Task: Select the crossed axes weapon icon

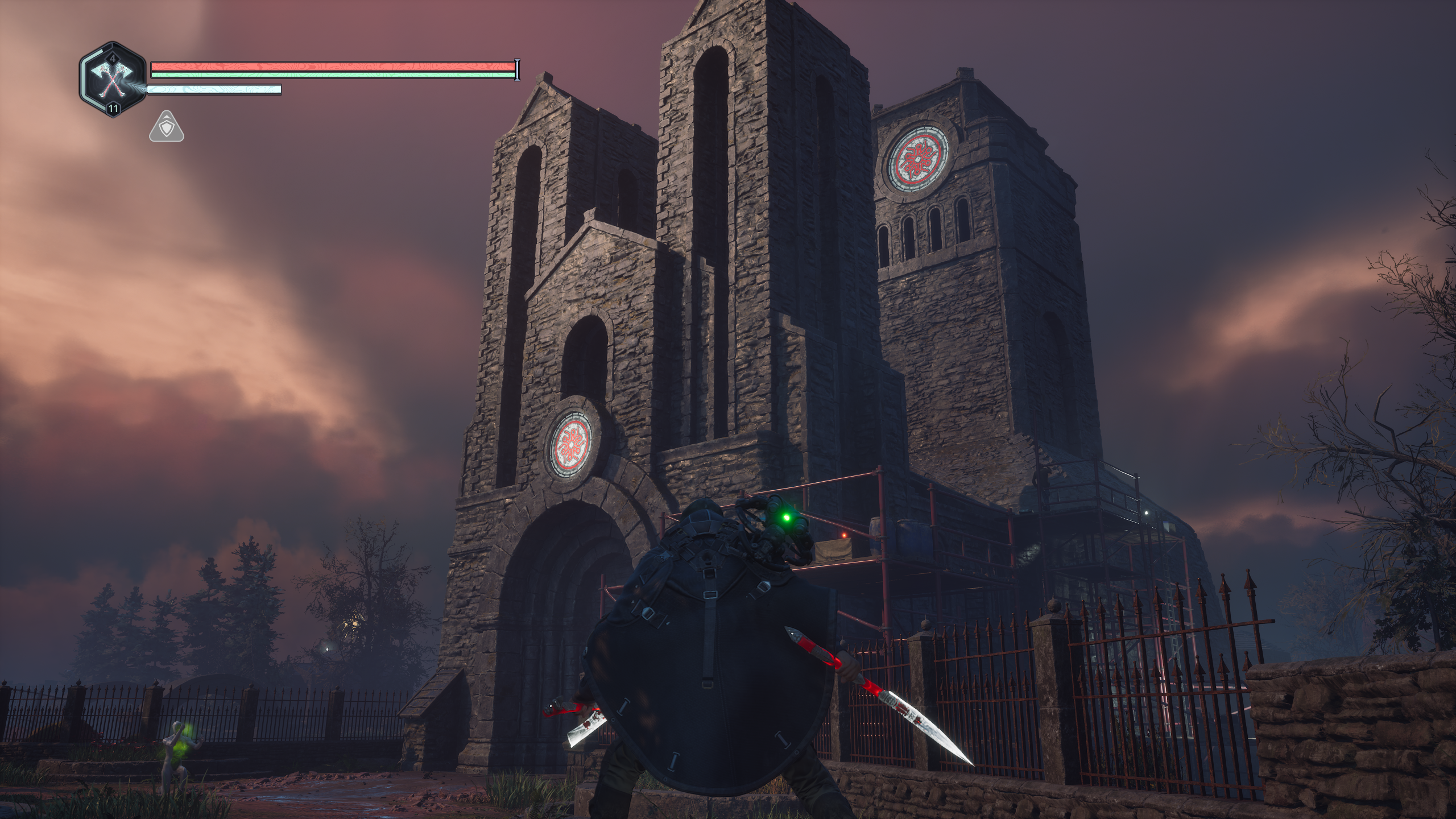Action: point(112,80)
